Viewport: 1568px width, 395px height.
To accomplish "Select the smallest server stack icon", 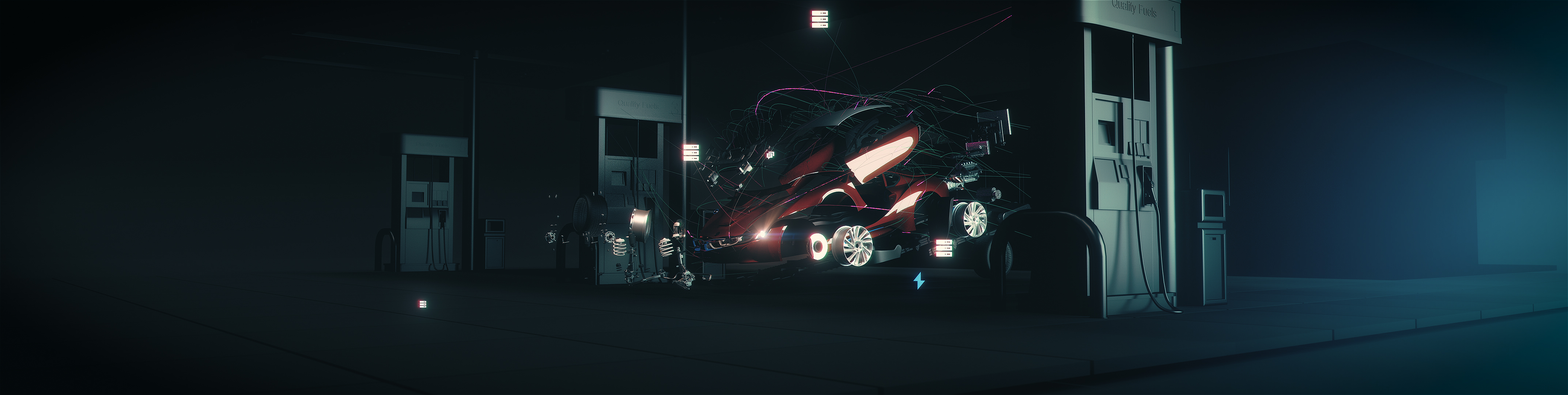I will (x=422, y=304).
